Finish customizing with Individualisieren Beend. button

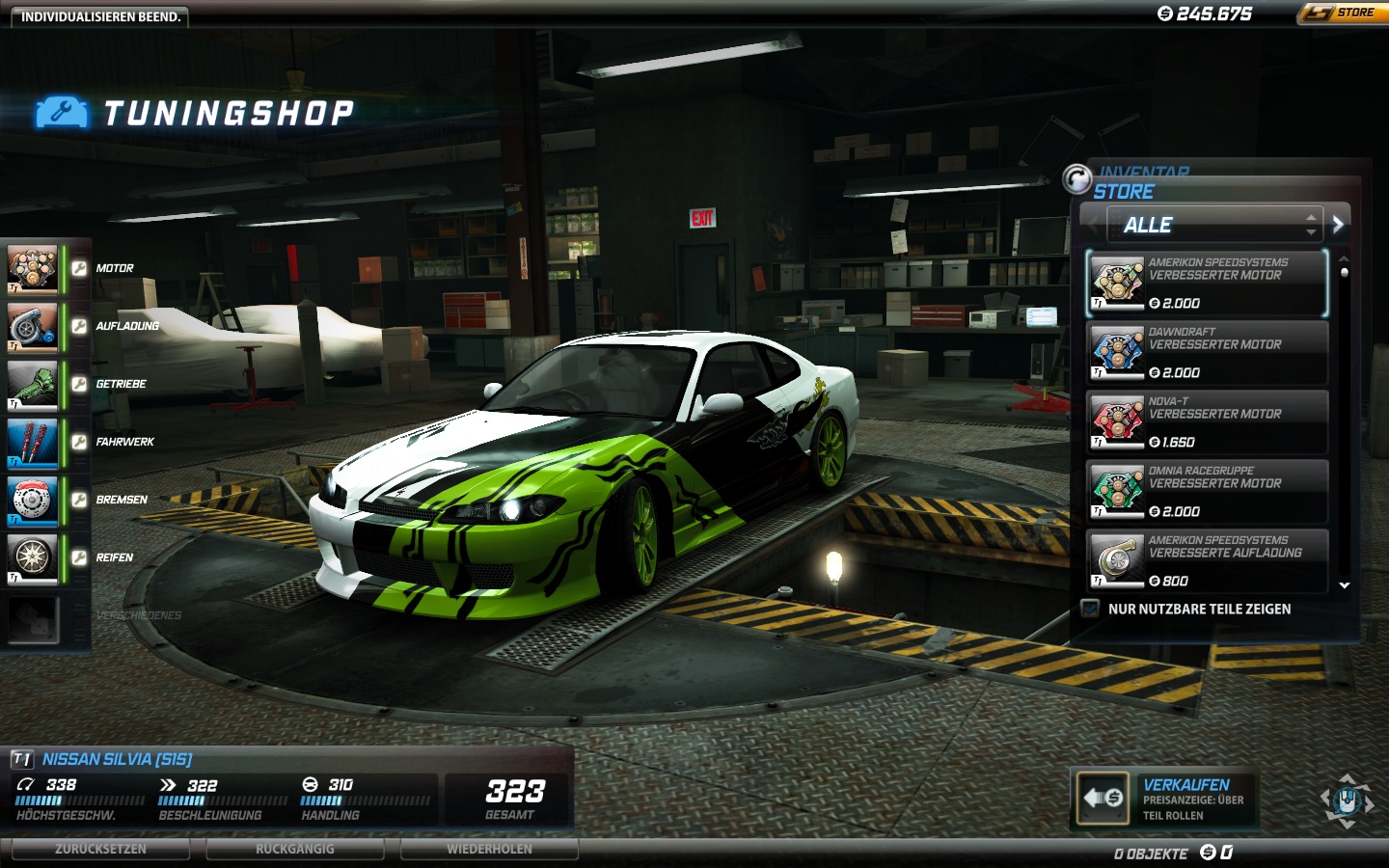[100, 16]
